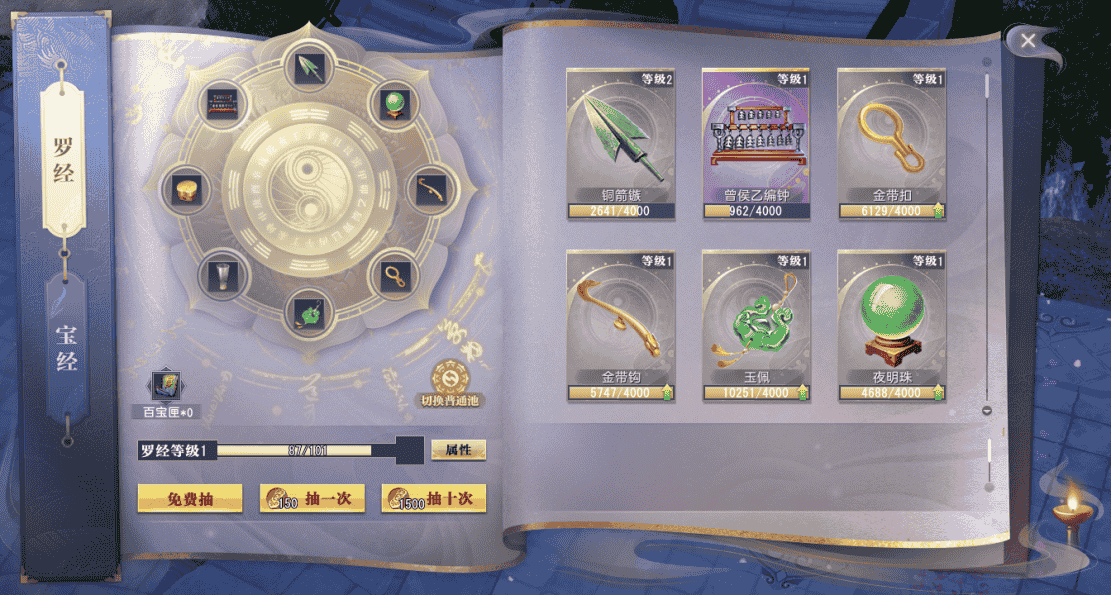Switch to the 罗经 tab

click(x=65, y=160)
